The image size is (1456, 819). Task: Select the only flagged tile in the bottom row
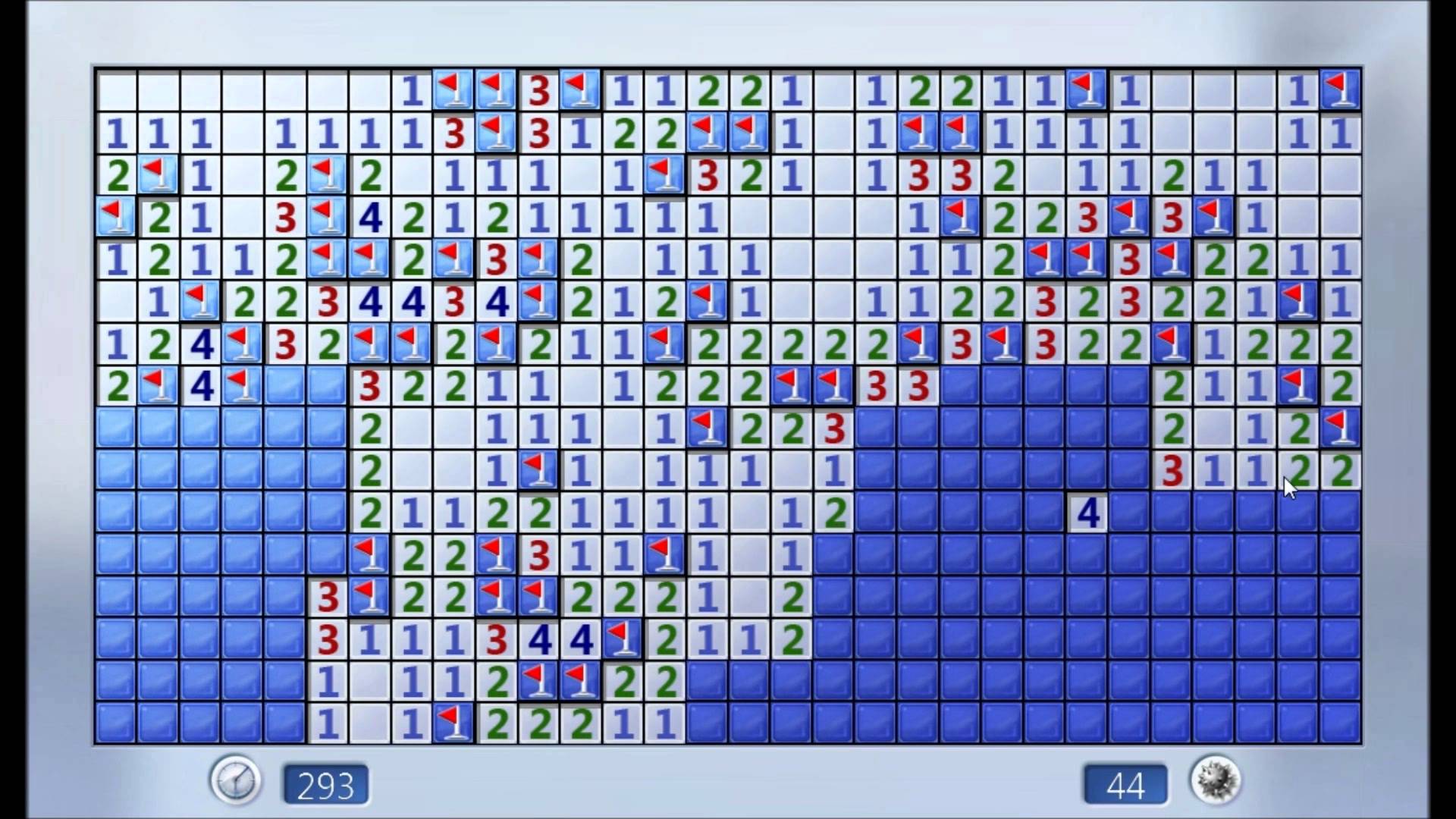pyautogui.click(x=453, y=723)
